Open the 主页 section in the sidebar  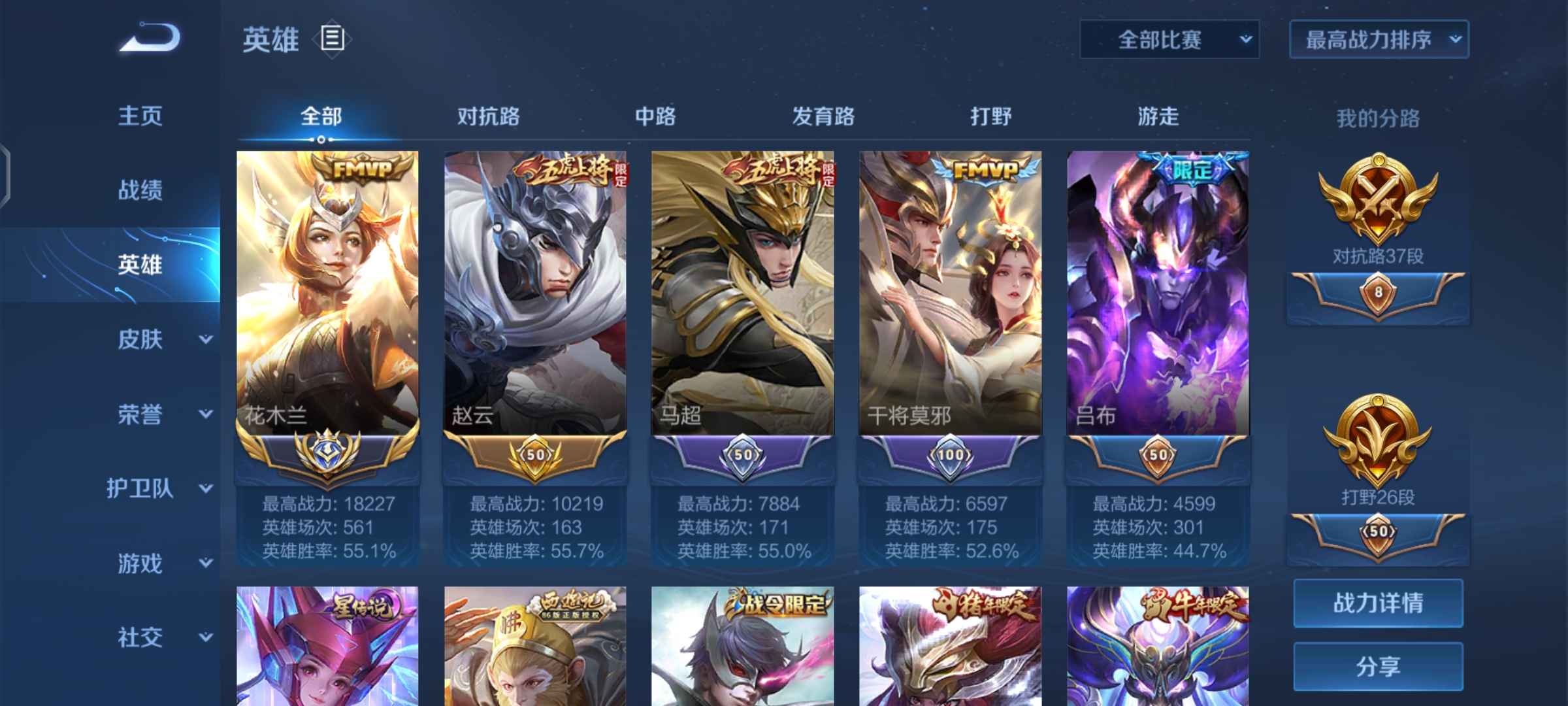[x=140, y=116]
